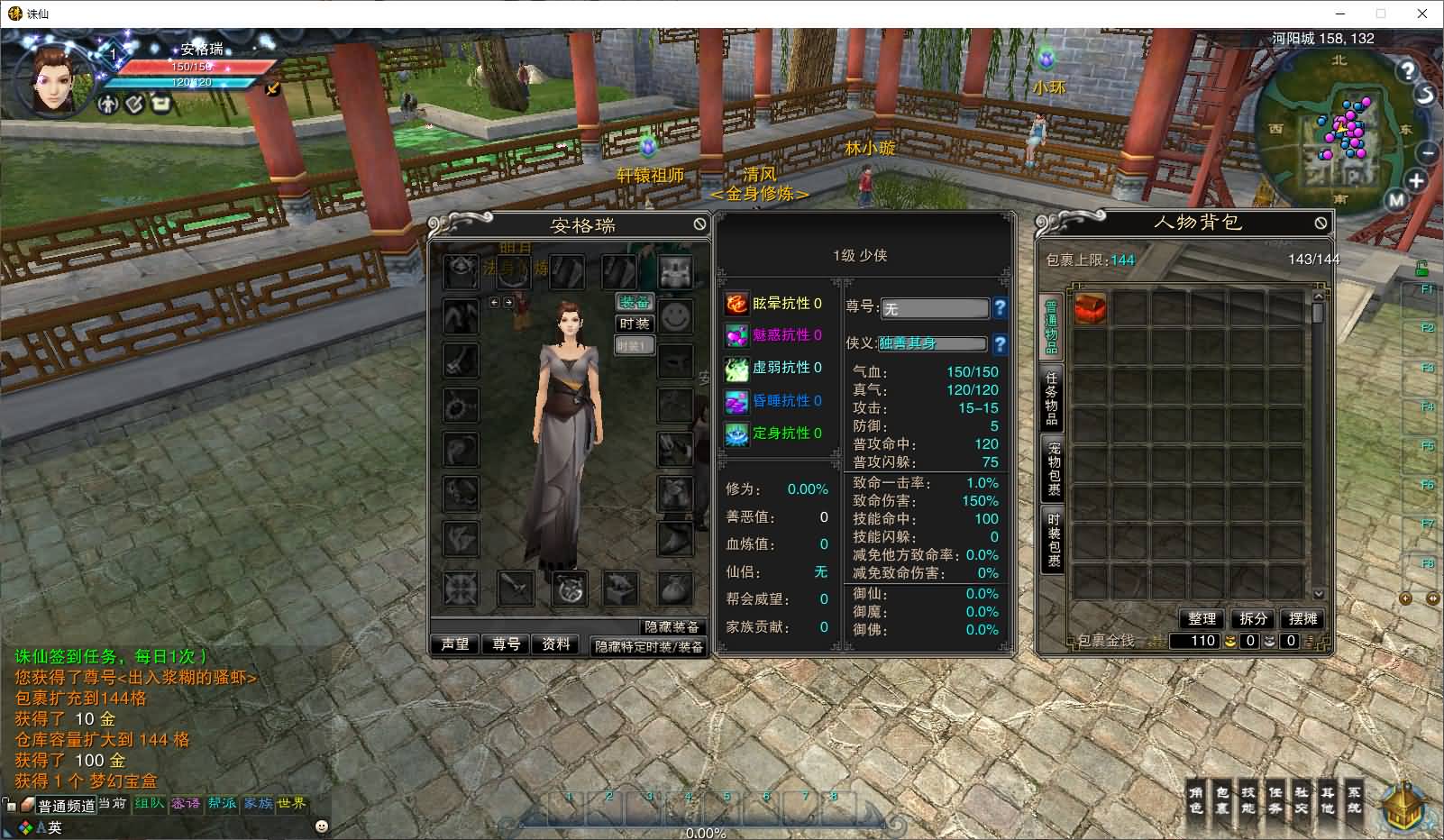
Task: Close the game window
Action: pos(1422,14)
